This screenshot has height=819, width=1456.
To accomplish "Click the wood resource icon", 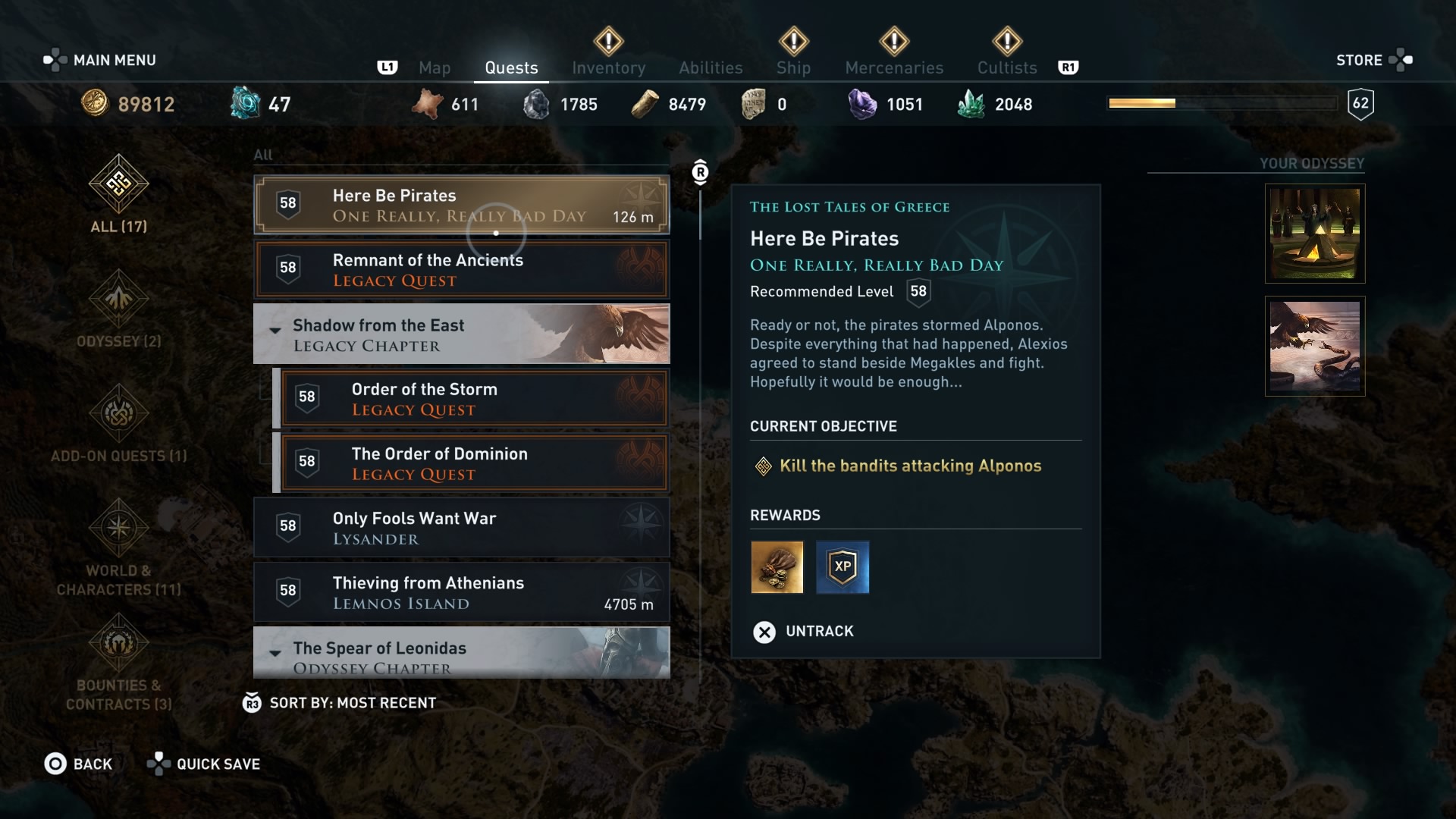I will pyautogui.click(x=645, y=104).
